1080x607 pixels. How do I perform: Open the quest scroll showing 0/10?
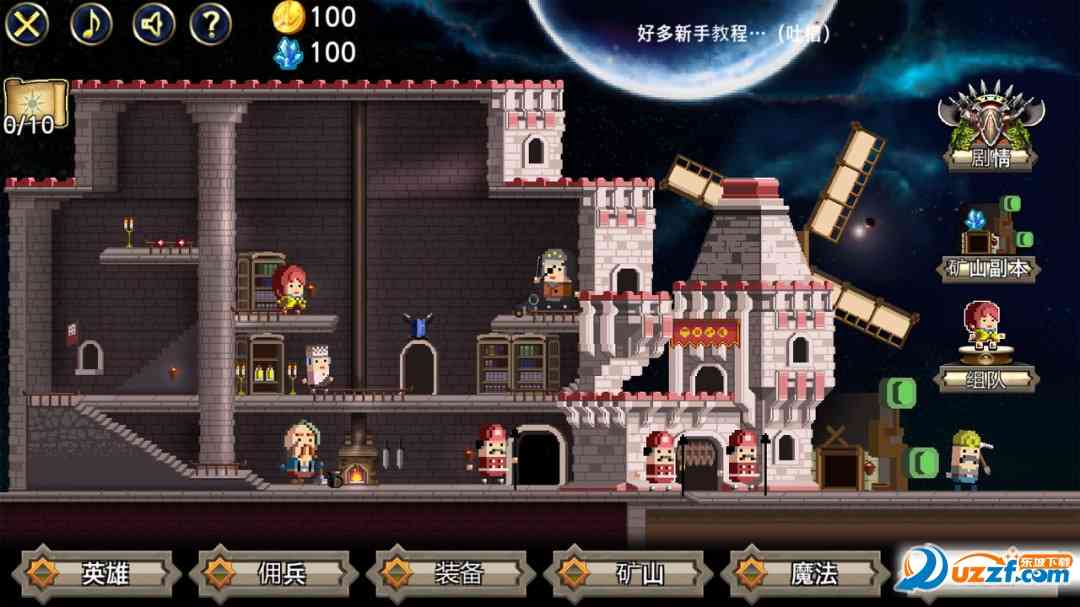point(34,107)
